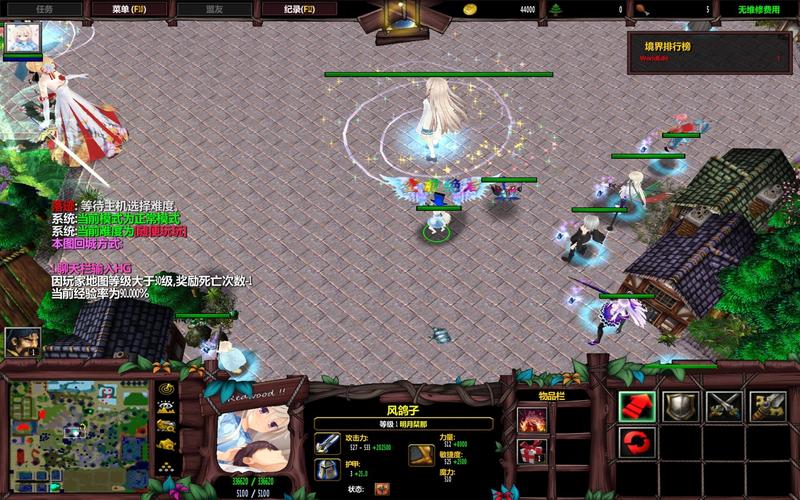Activate the crossed swords command icon
The width and height of the screenshot is (800, 500).
(x=723, y=405)
